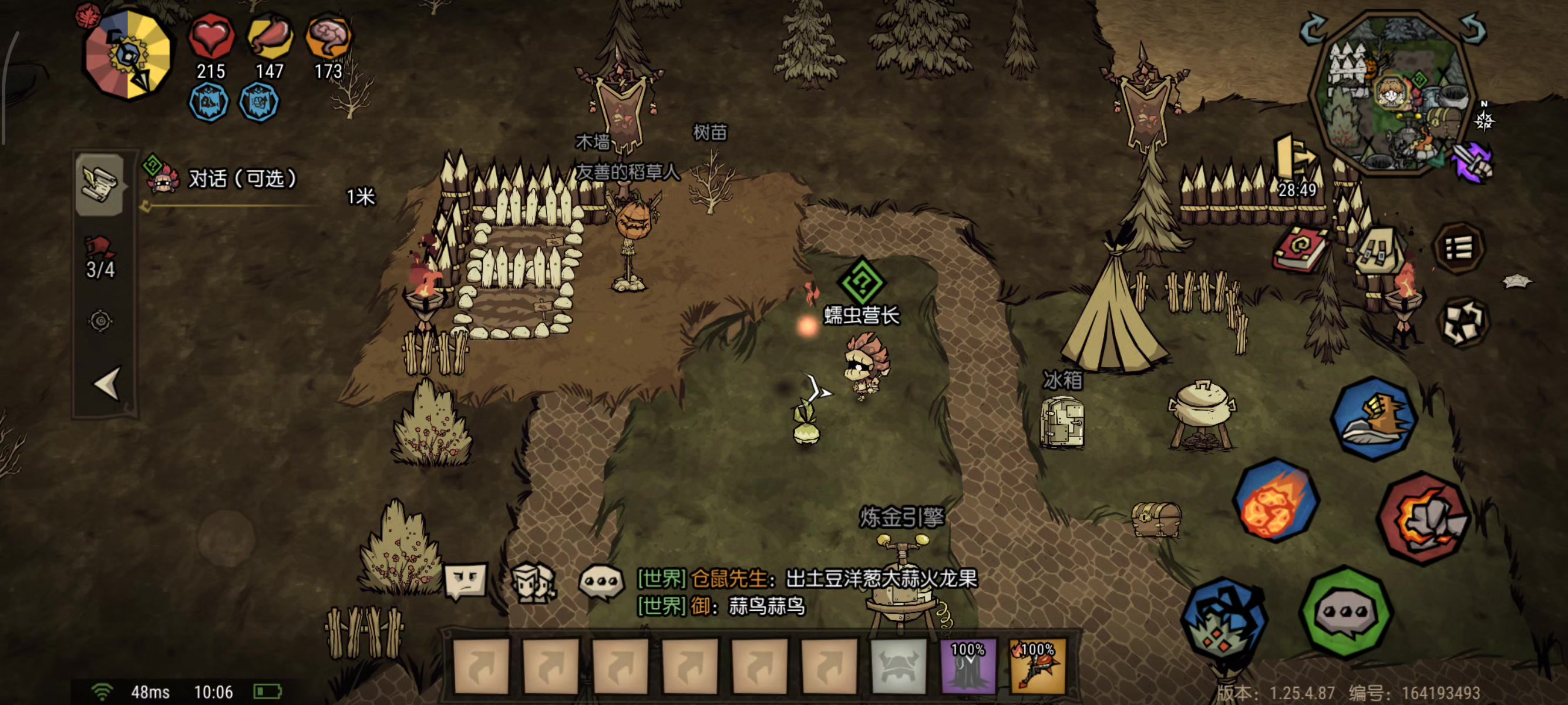Activate the spiked boot dash skill

[x=1374, y=418]
